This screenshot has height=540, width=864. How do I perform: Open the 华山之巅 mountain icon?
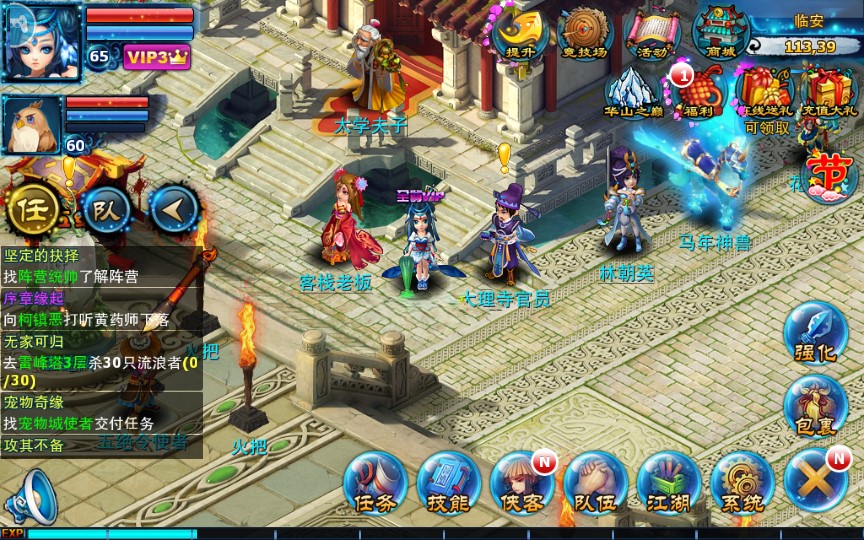coord(634,92)
